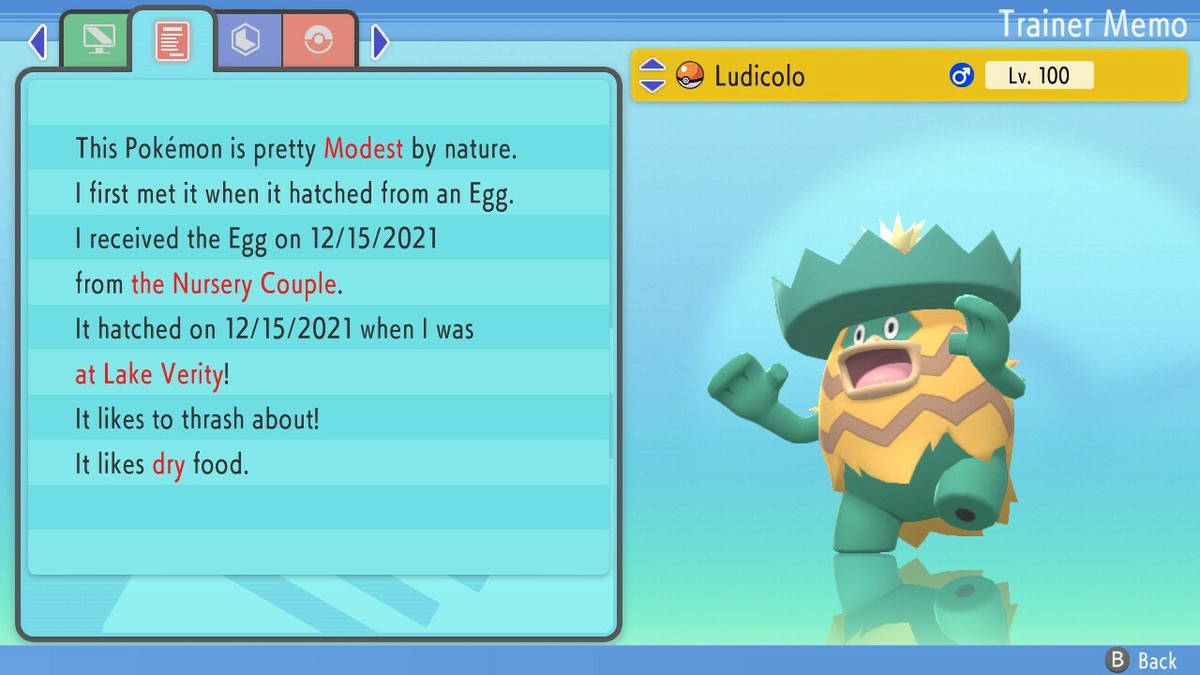Open the blue hexagon stats tab
The height and width of the screenshot is (675, 1200).
pyautogui.click(x=246, y=41)
